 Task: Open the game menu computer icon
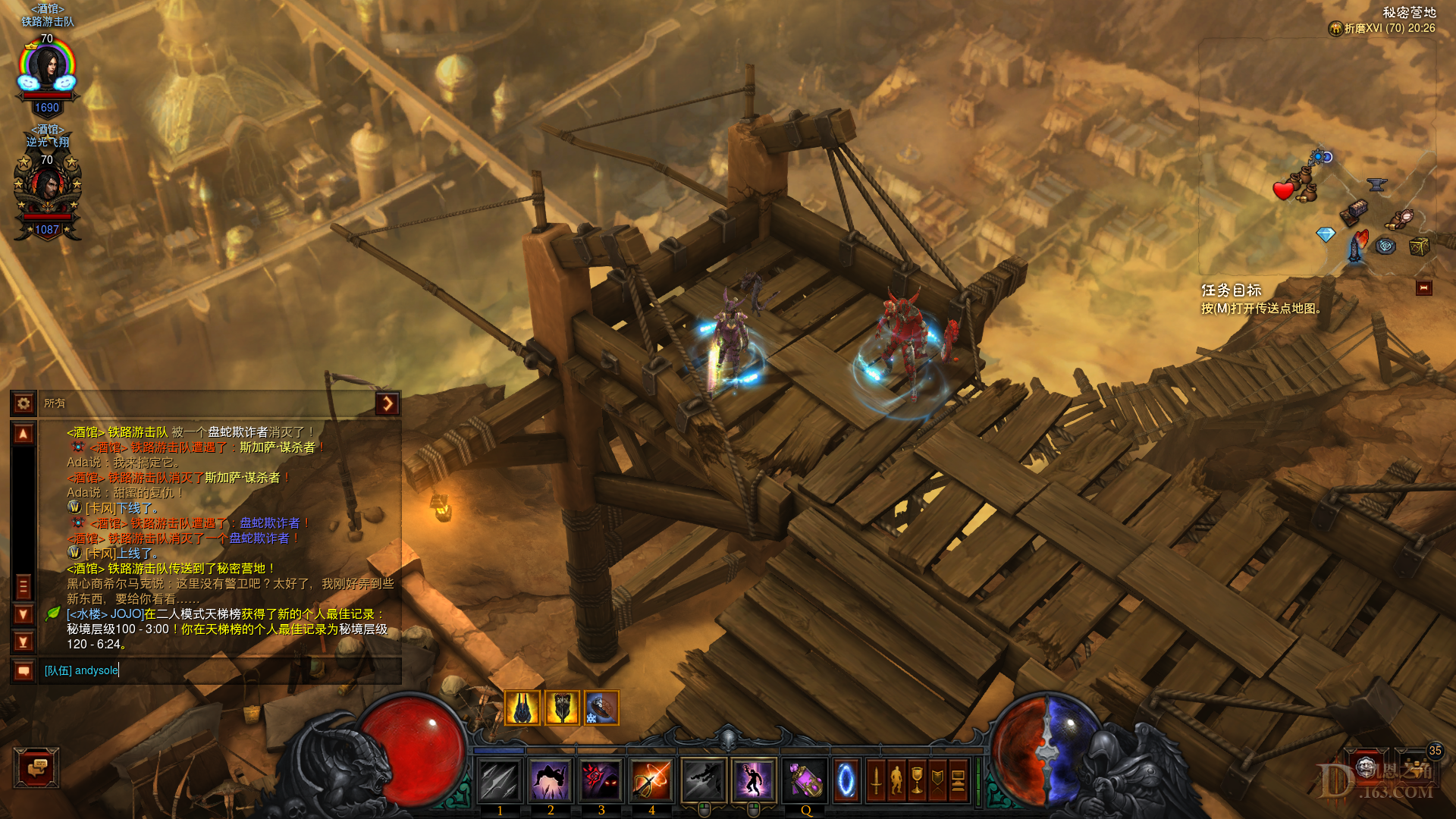click(958, 780)
